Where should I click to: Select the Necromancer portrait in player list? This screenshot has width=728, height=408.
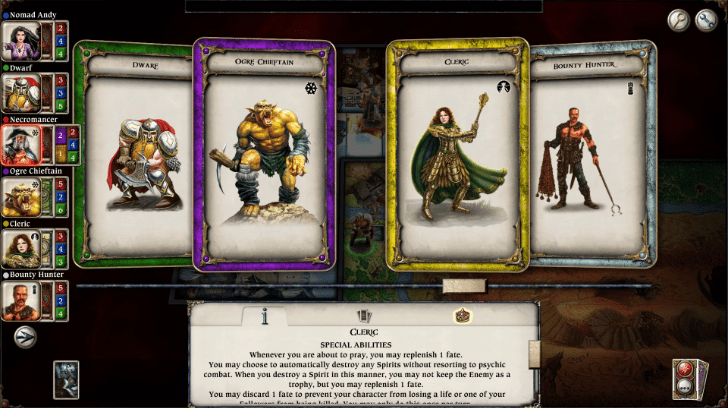19,144
